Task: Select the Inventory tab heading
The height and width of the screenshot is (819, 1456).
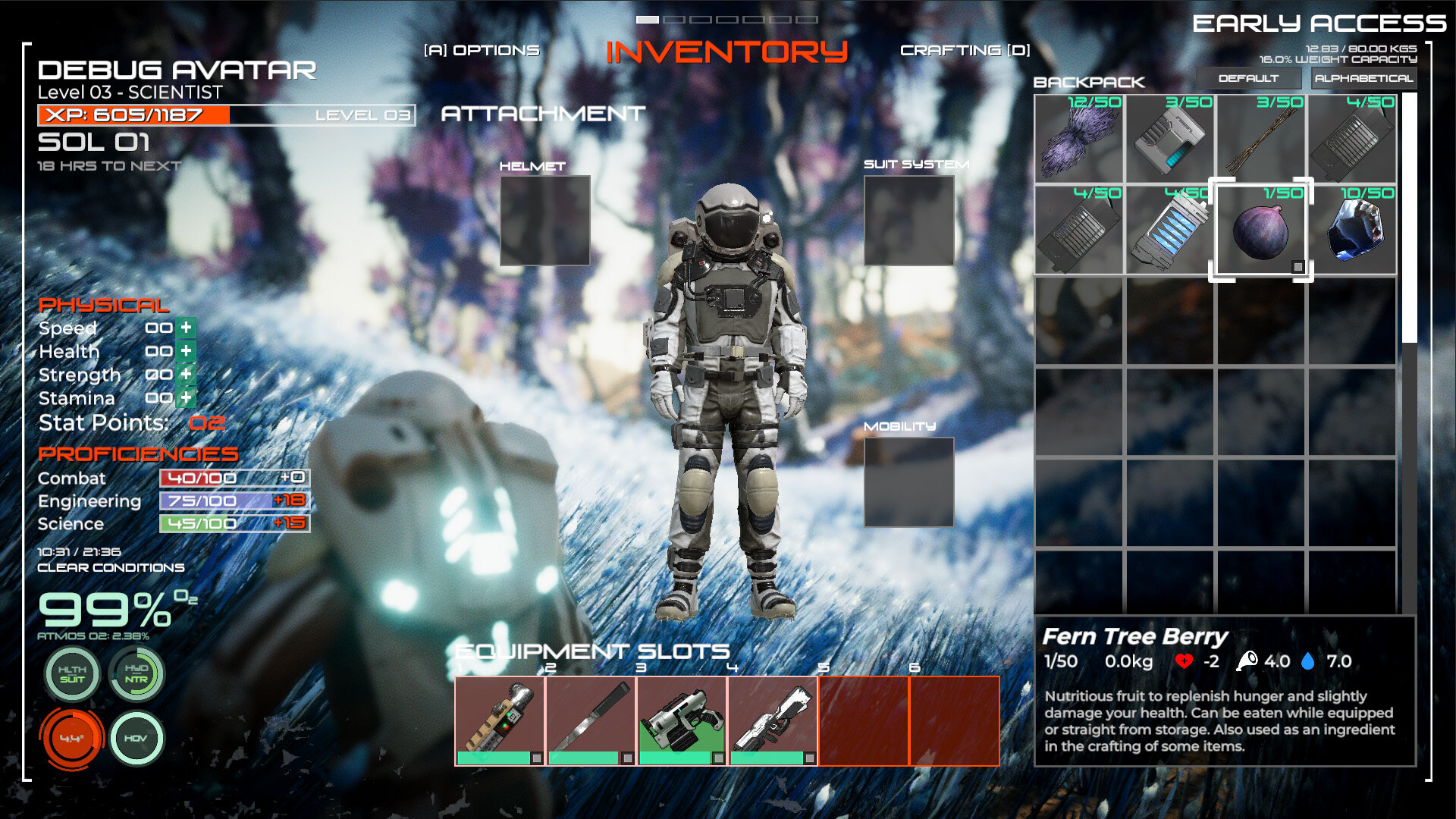Action: point(726,52)
